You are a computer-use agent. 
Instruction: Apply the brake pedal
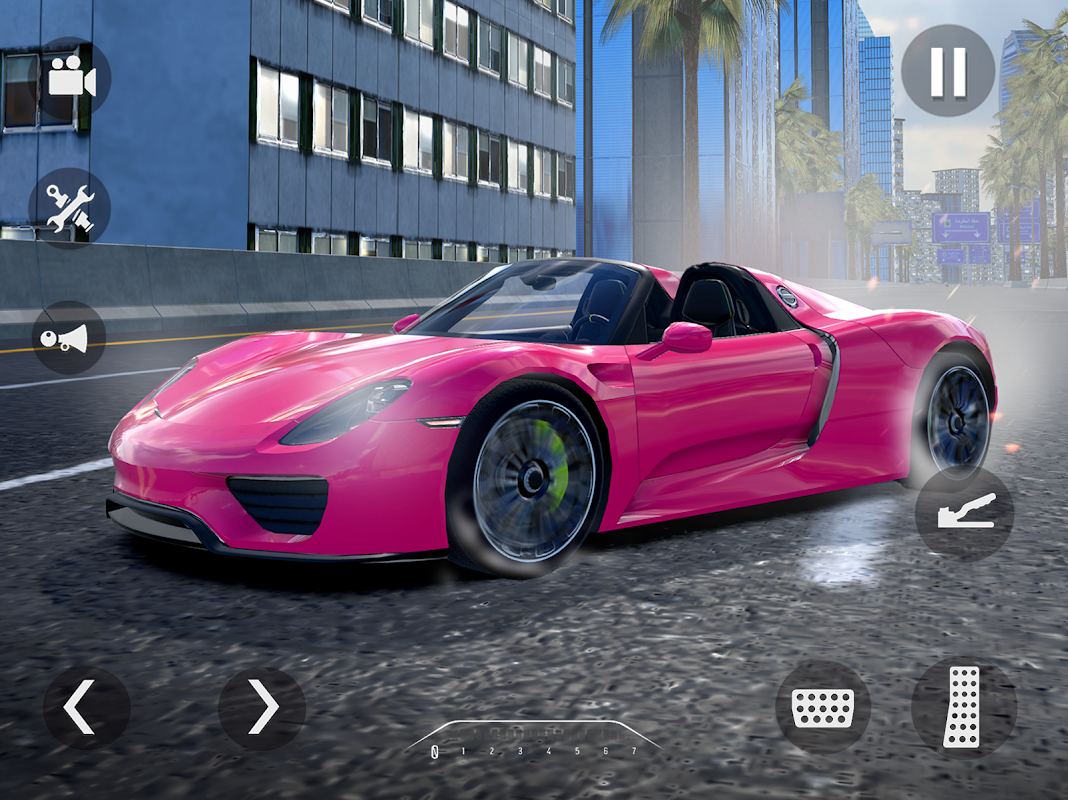tap(822, 707)
